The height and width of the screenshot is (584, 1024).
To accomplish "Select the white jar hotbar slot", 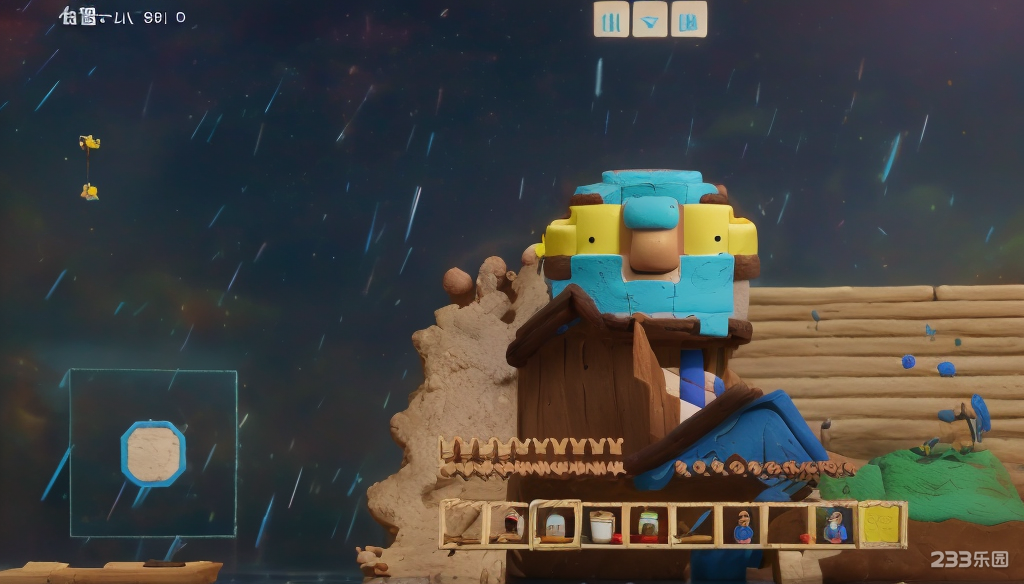I will point(601,525).
